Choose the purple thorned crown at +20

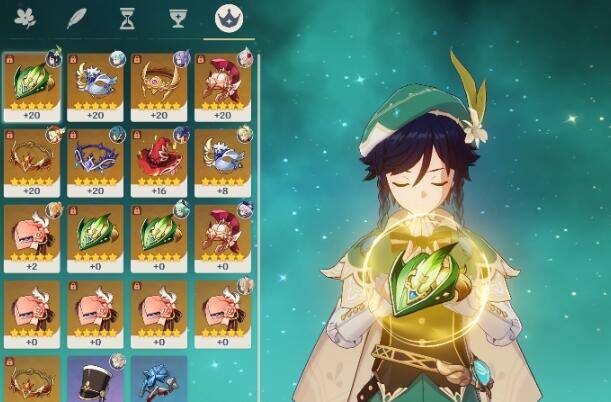click(95, 160)
